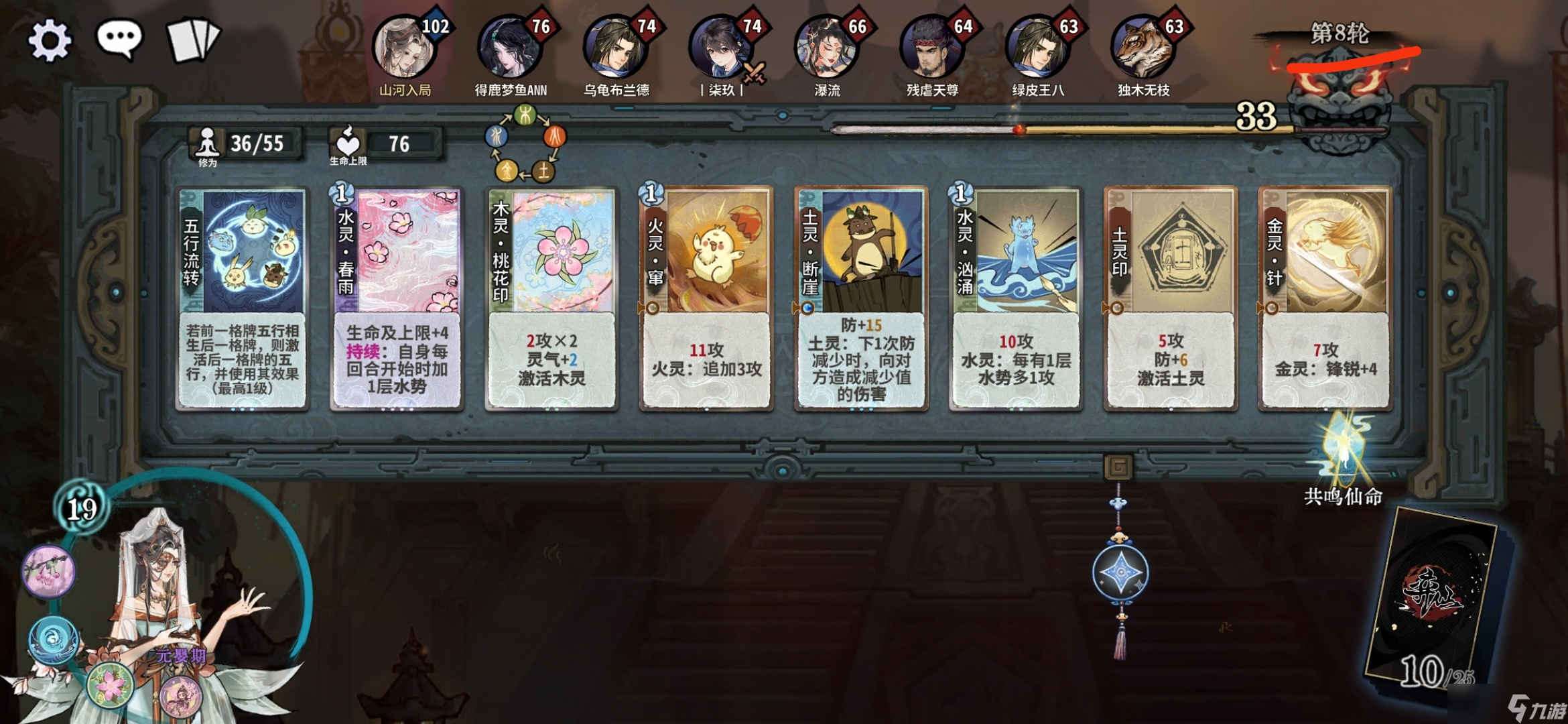1568x724 pixels.
Task: Pick the 水灵·汹涌 card
Action: click(1016, 298)
